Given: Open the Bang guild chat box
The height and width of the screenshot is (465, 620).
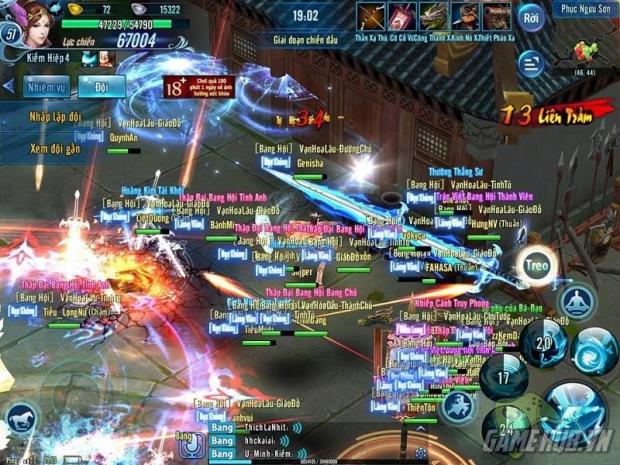Looking at the screenshot, I should click(x=183, y=438).
